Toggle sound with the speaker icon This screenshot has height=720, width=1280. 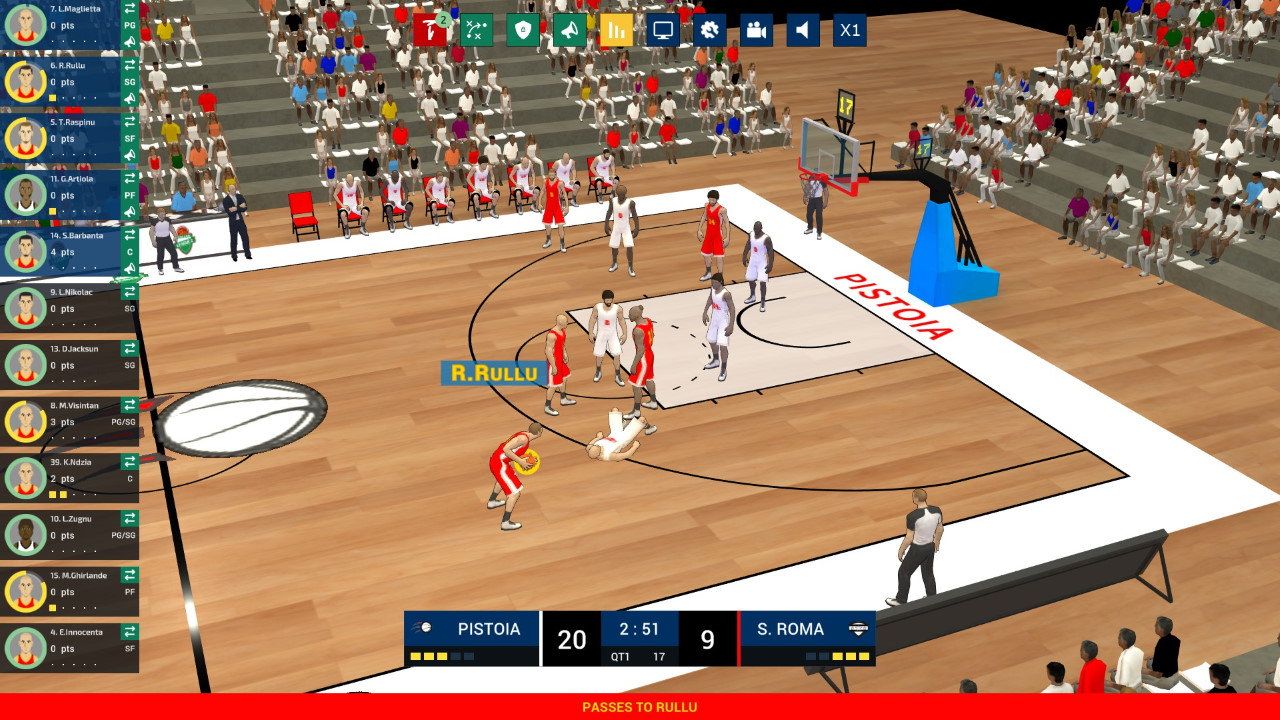click(802, 30)
